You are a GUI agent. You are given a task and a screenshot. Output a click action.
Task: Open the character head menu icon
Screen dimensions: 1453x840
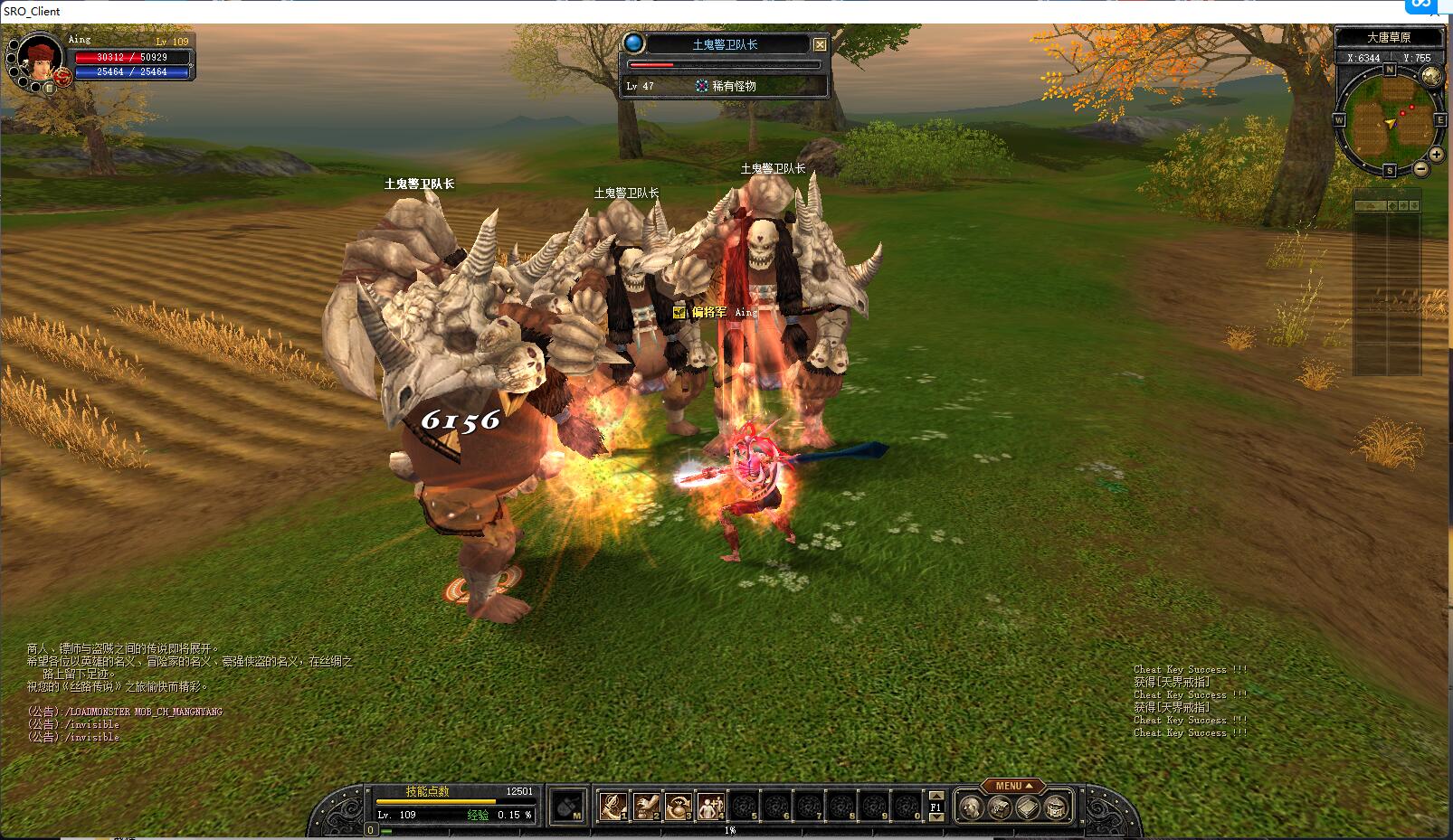coord(972,807)
